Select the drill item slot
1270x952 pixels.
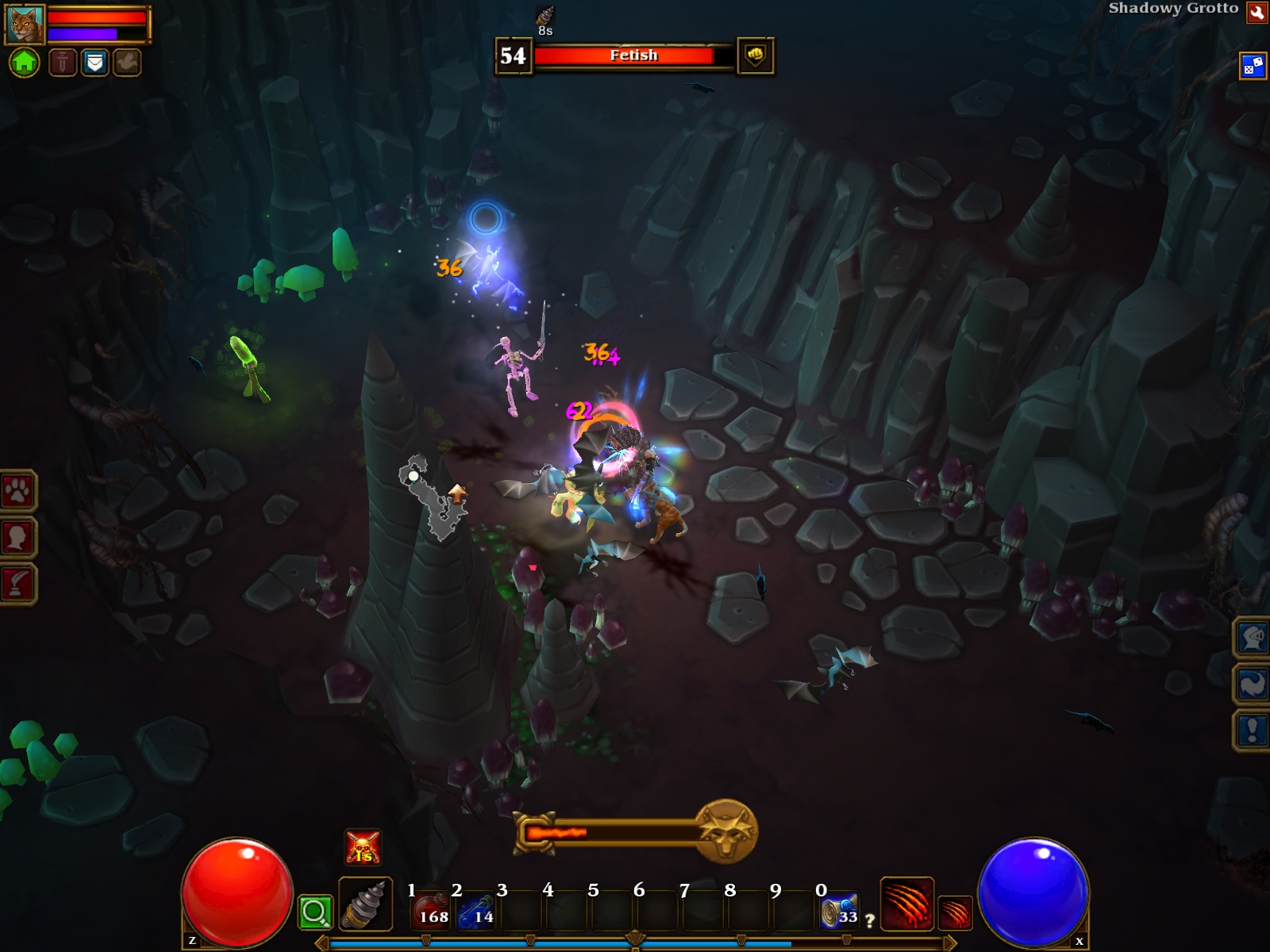tap(365, 904)
